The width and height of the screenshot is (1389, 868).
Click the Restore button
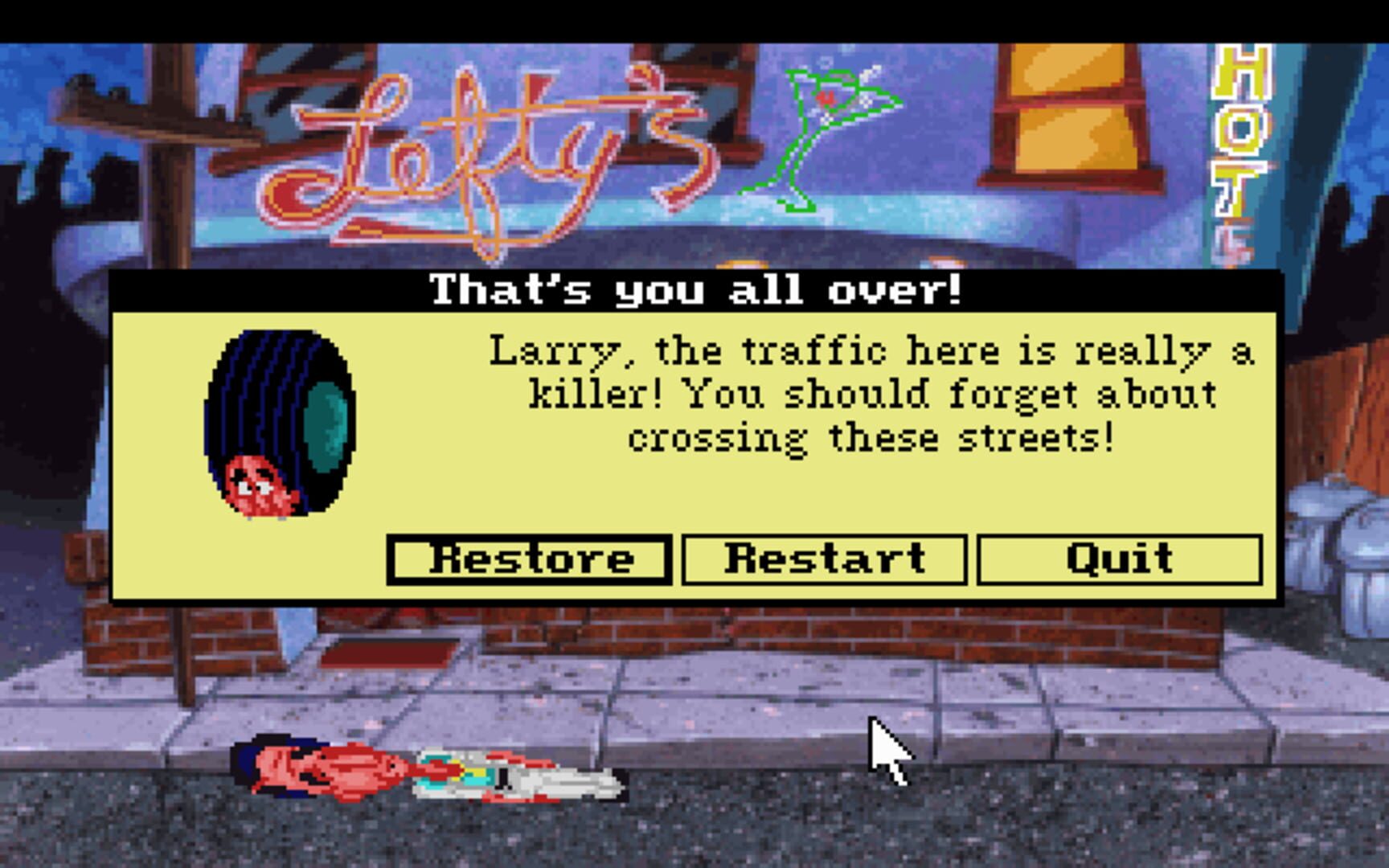point(527,559)
